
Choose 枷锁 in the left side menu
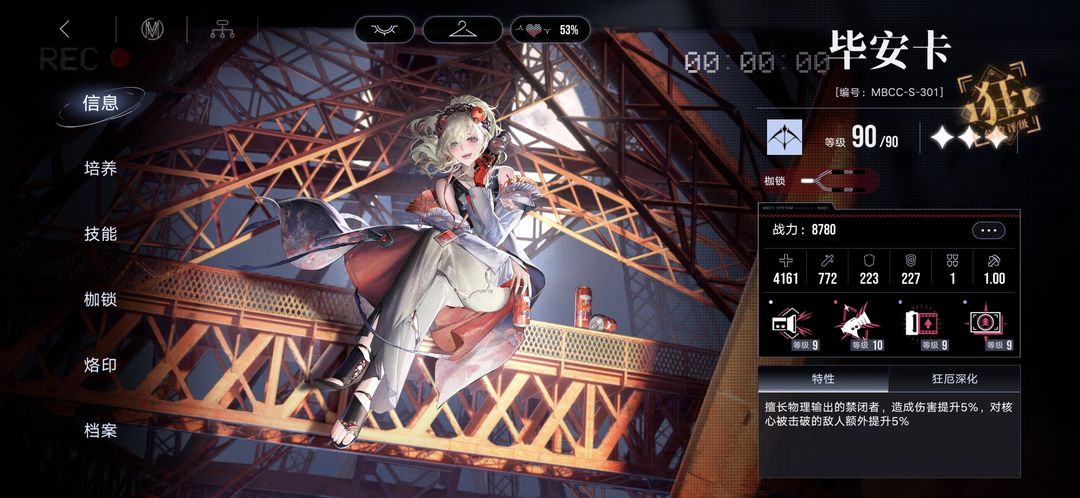pos(100,299)
